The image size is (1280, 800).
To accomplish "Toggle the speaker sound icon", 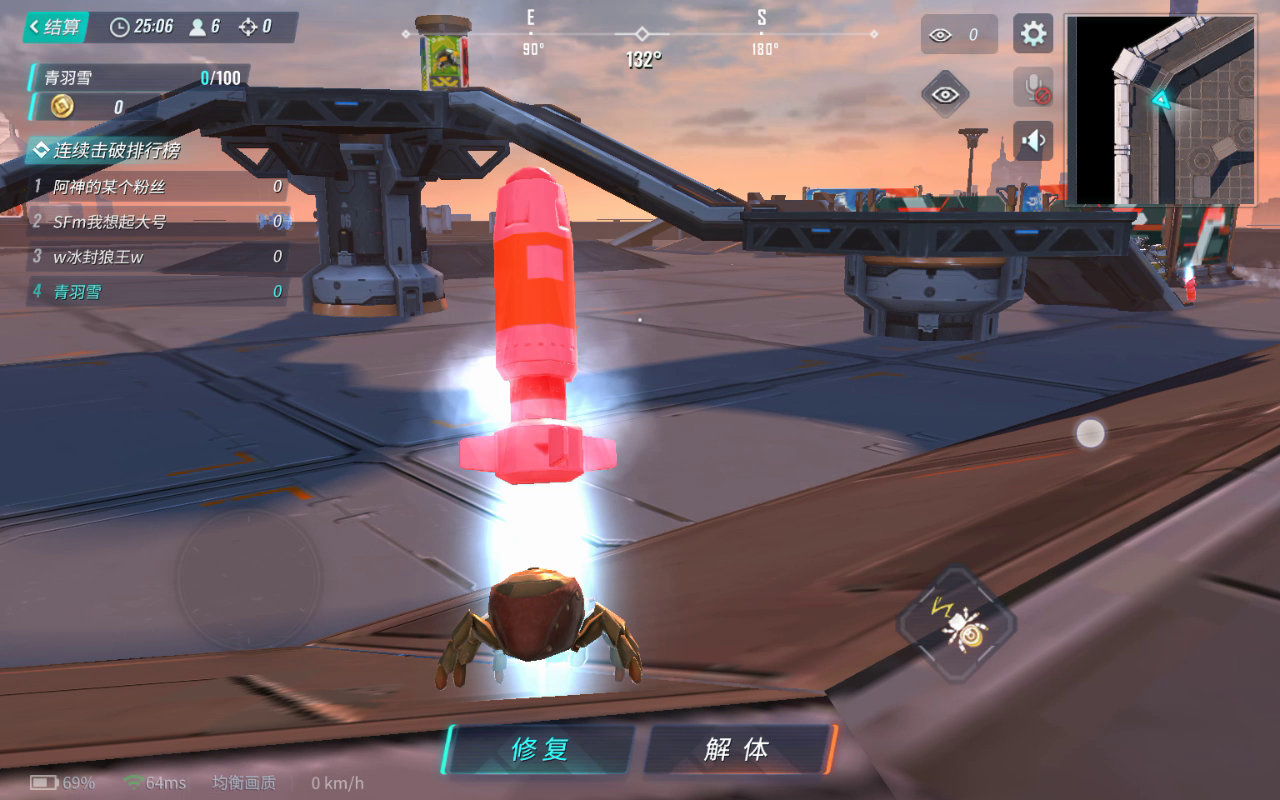I will pyautogui.click(x=1033, y=141).
